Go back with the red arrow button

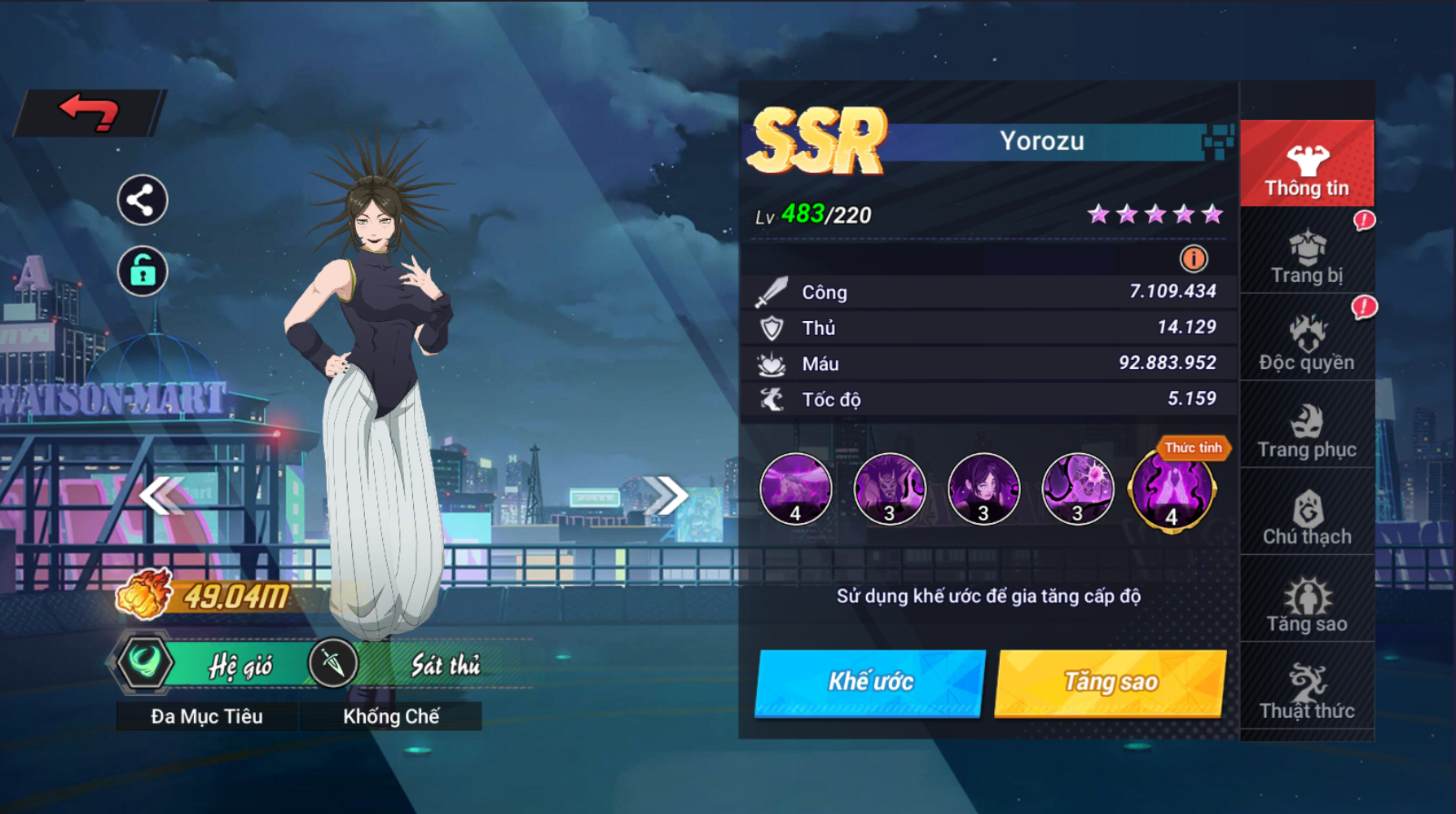coord(90,112)
